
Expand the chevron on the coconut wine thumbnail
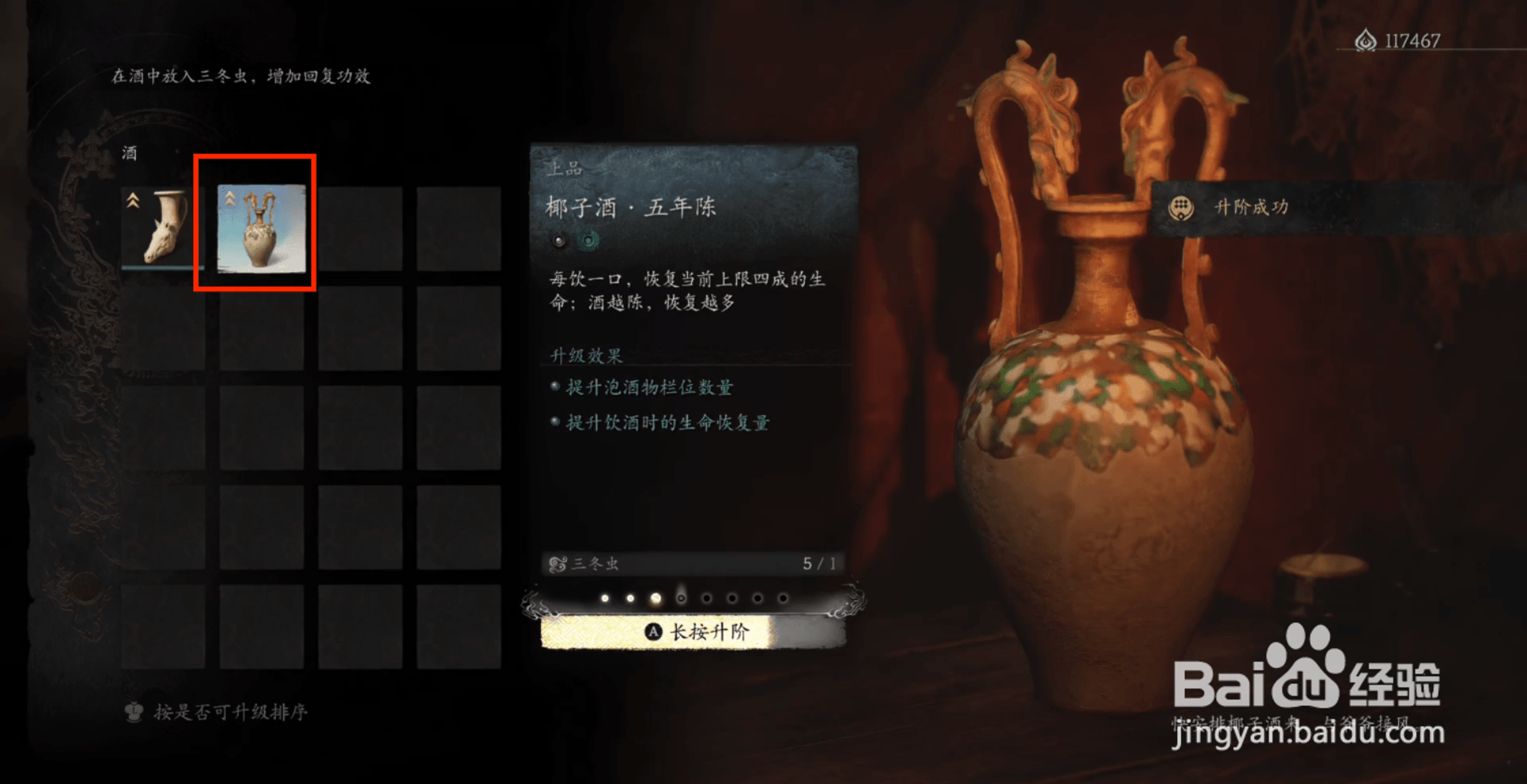[231, 199]
